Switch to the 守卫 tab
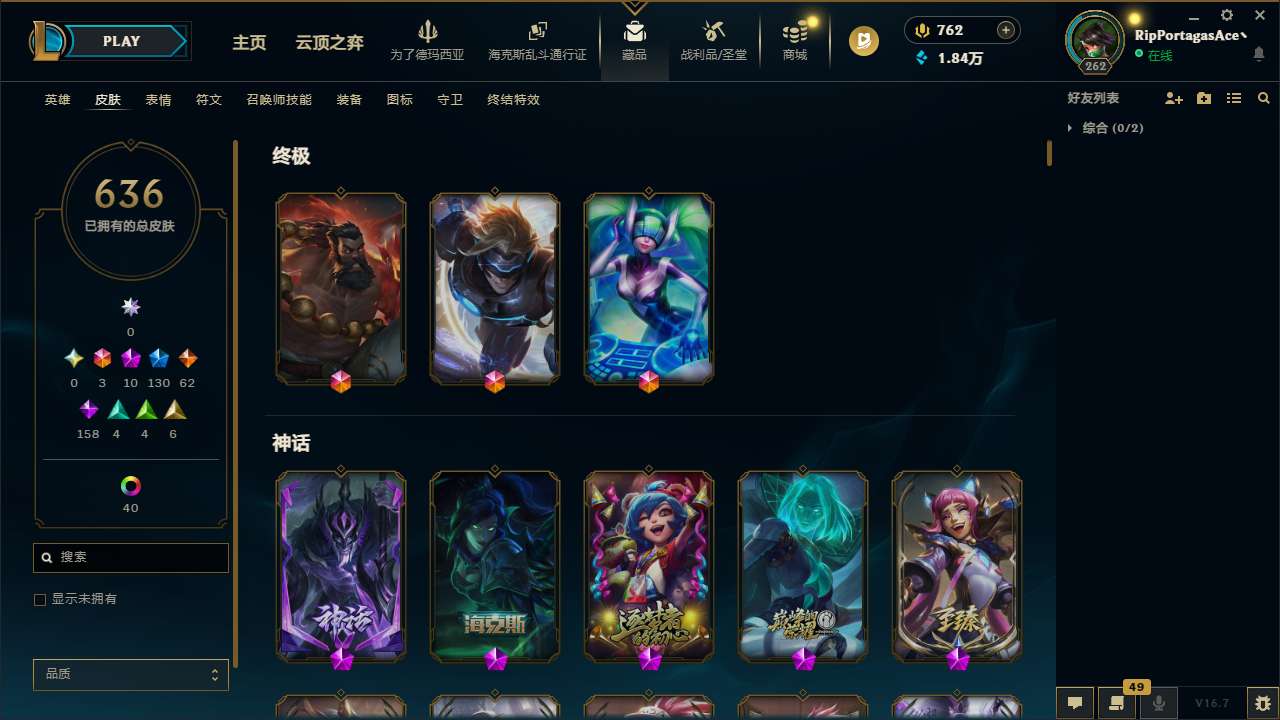This screenshot has width=1280, height=720. [449, 100]
